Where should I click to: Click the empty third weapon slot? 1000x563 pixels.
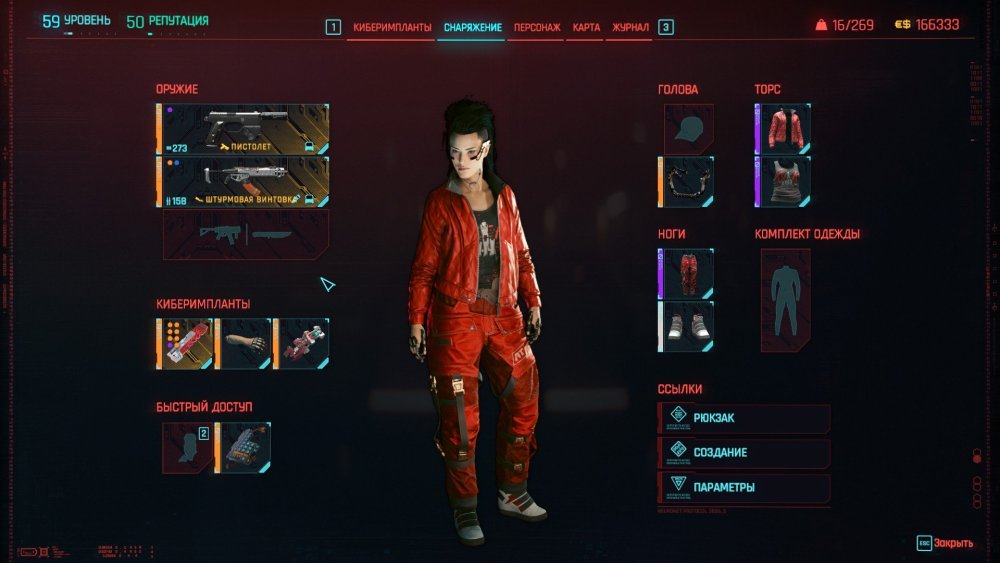coord(246,234)
